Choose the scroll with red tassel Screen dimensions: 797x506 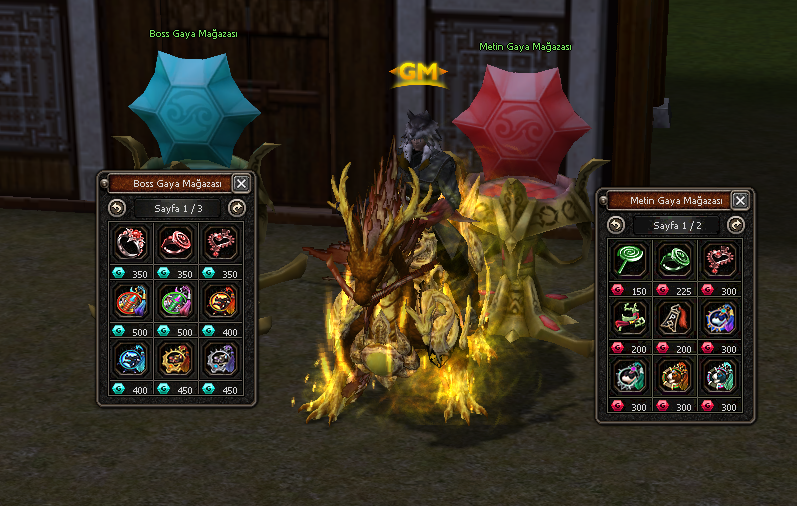(675, 318)
